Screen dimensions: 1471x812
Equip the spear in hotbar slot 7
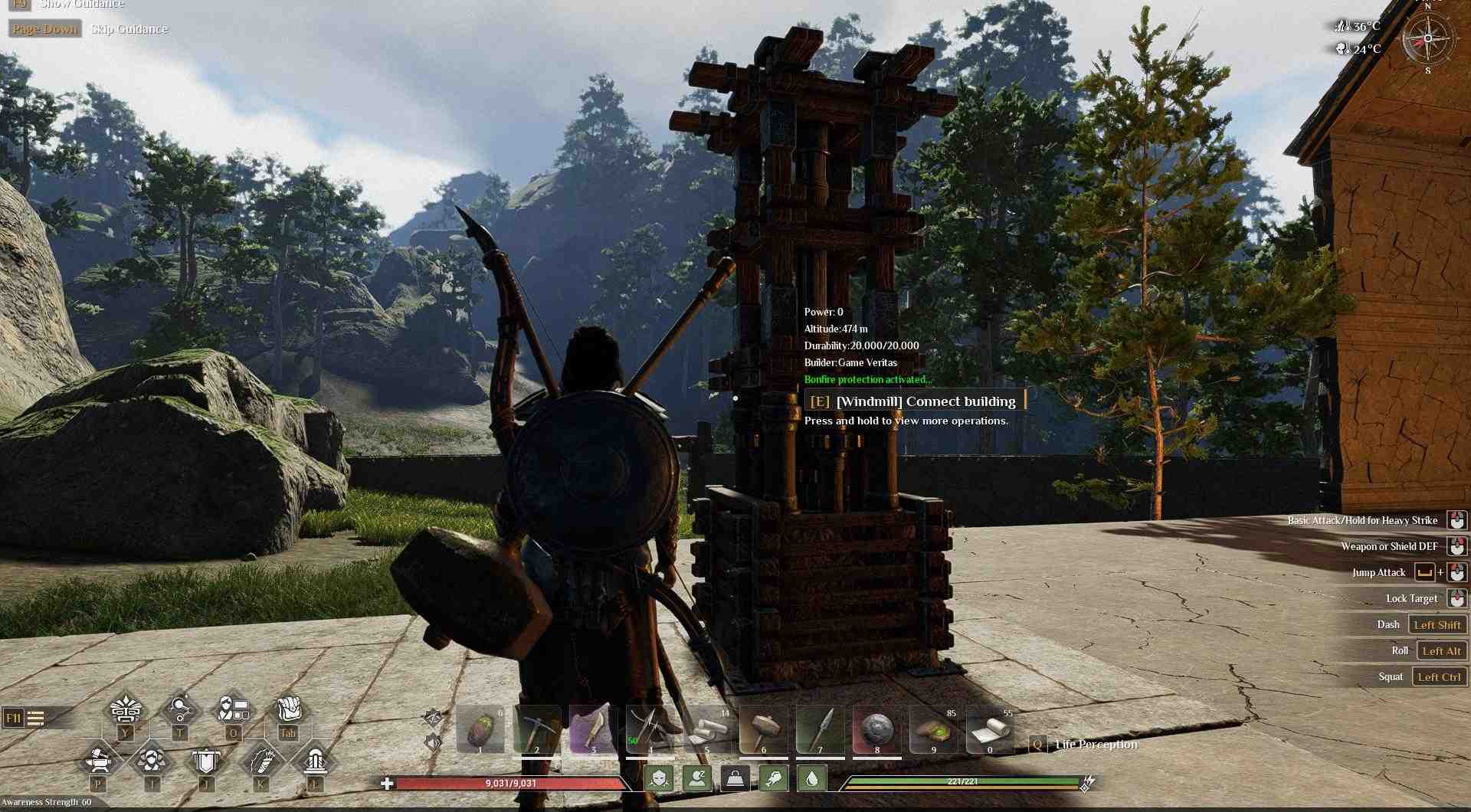(x=820, y=729)
